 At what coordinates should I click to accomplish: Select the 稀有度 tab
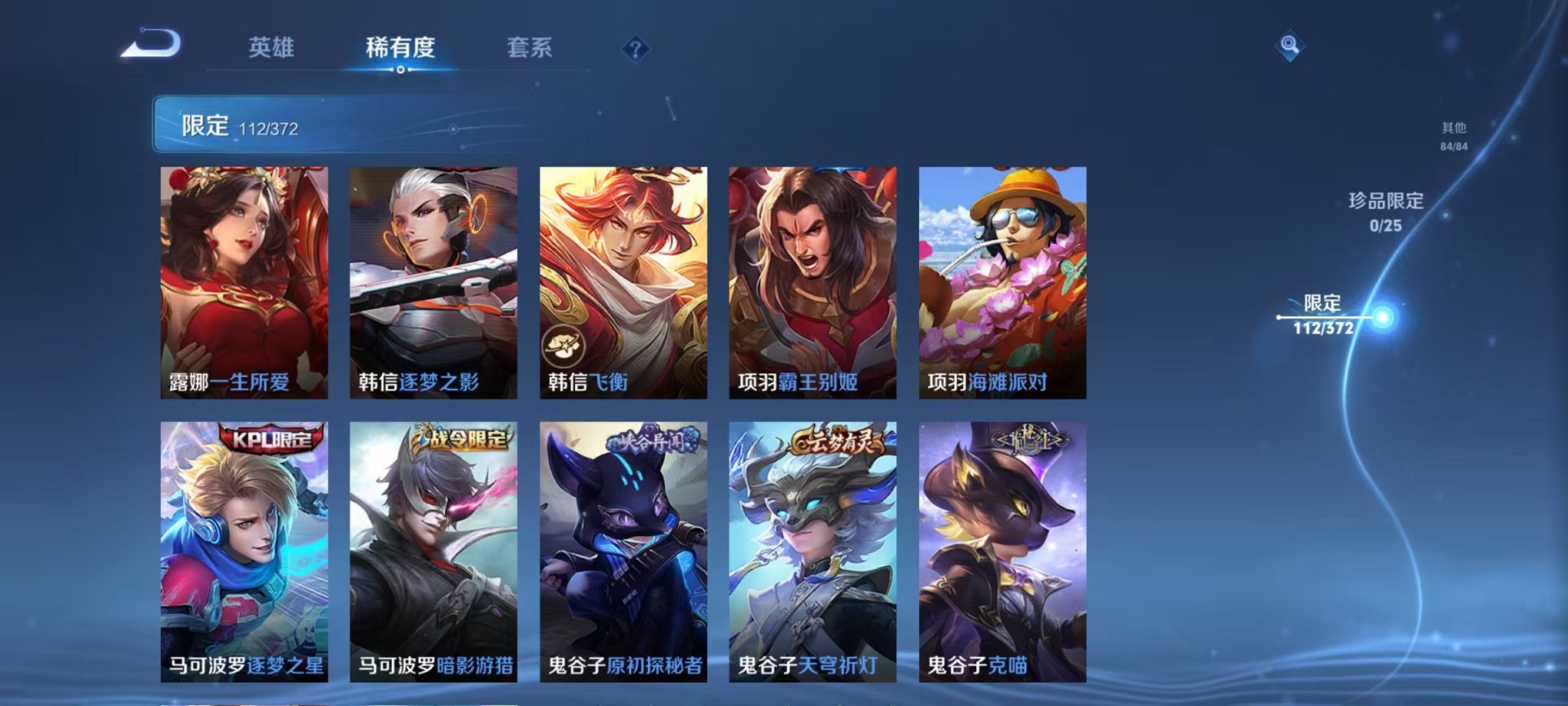[x=399, y=48]
